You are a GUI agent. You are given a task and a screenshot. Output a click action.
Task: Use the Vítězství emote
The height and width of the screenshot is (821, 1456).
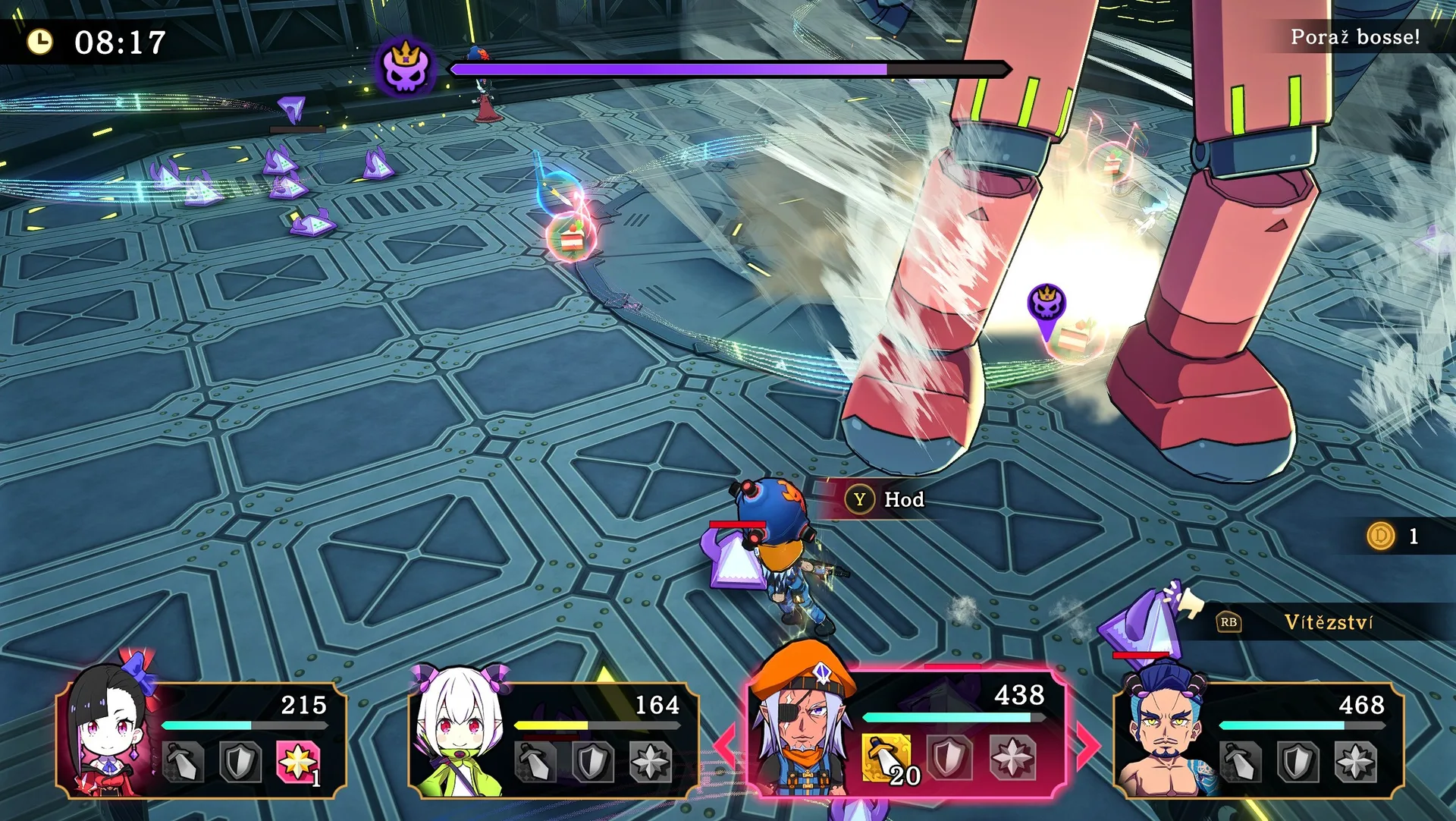click(1327, 622)
